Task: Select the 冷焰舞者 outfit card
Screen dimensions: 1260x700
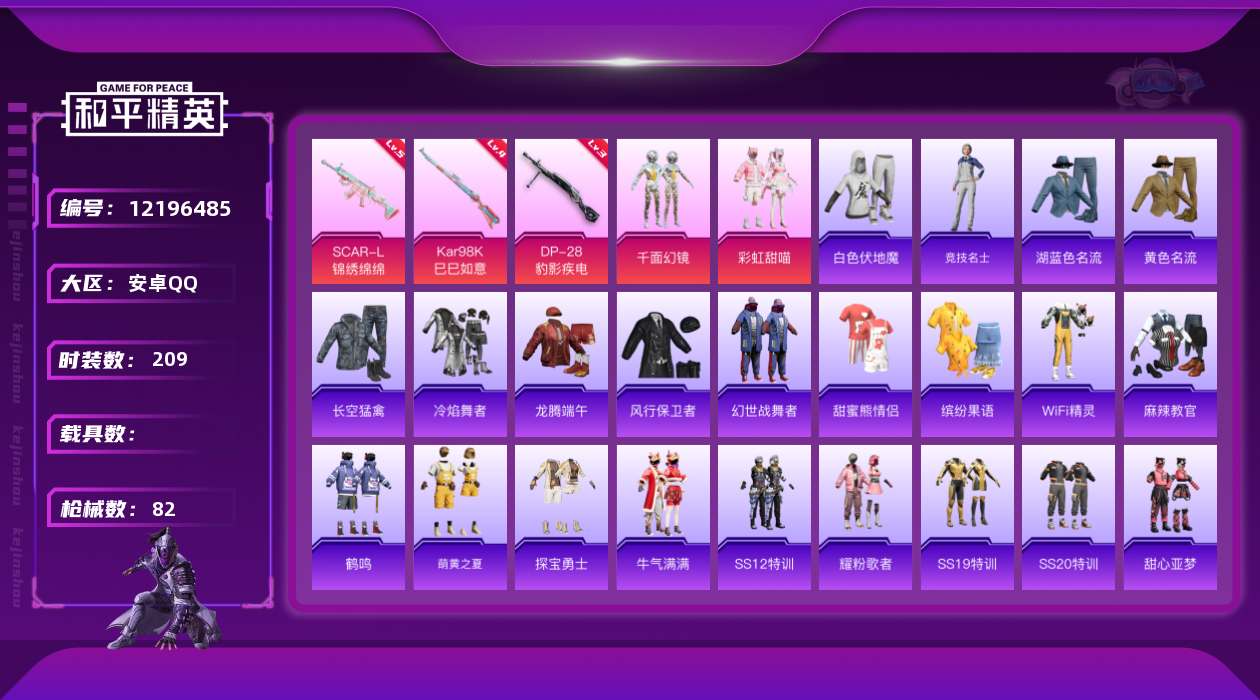Action: (x=460, y=364)
